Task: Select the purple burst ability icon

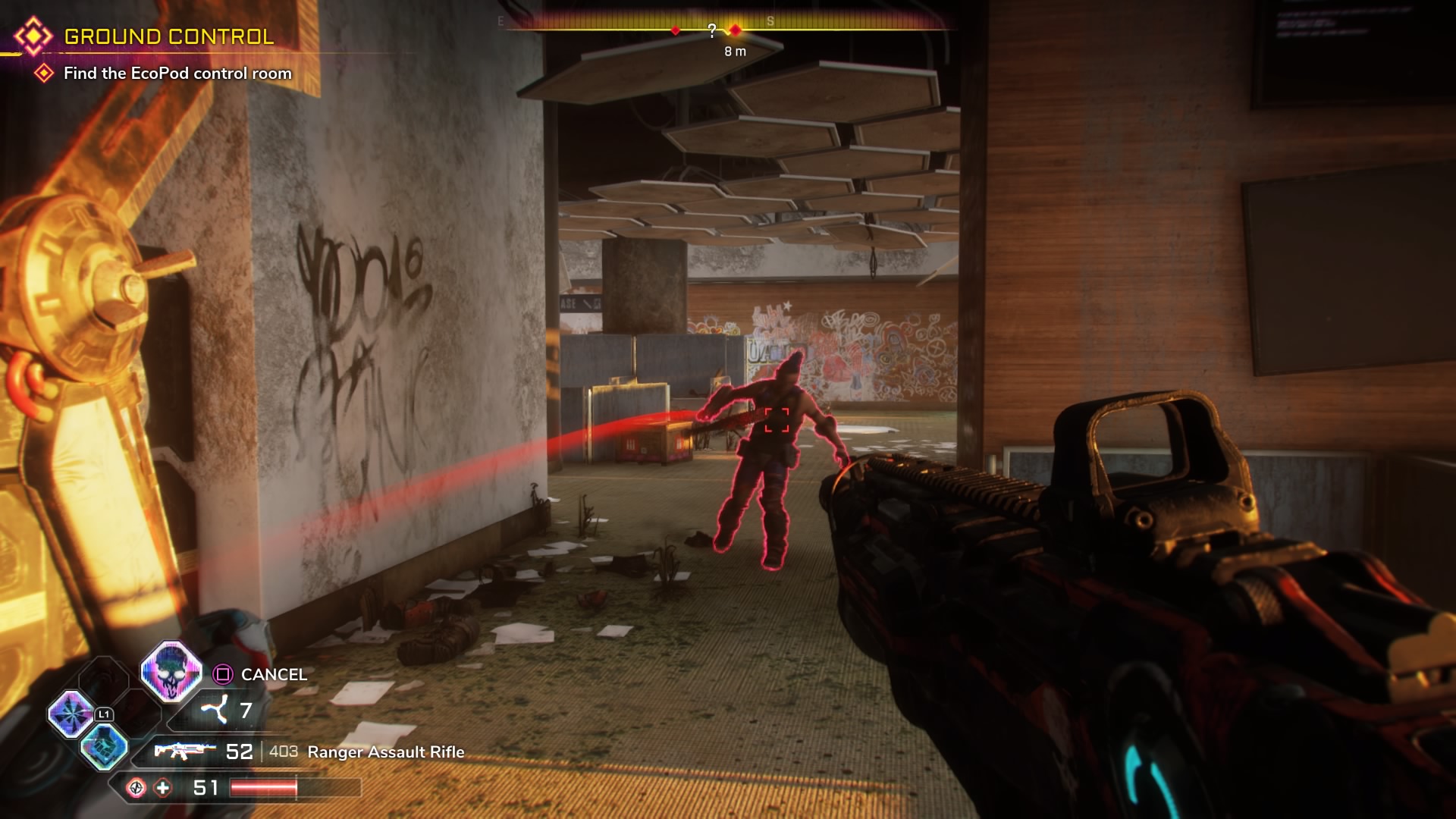Action: pyautogui.click(x=71, y=714)
